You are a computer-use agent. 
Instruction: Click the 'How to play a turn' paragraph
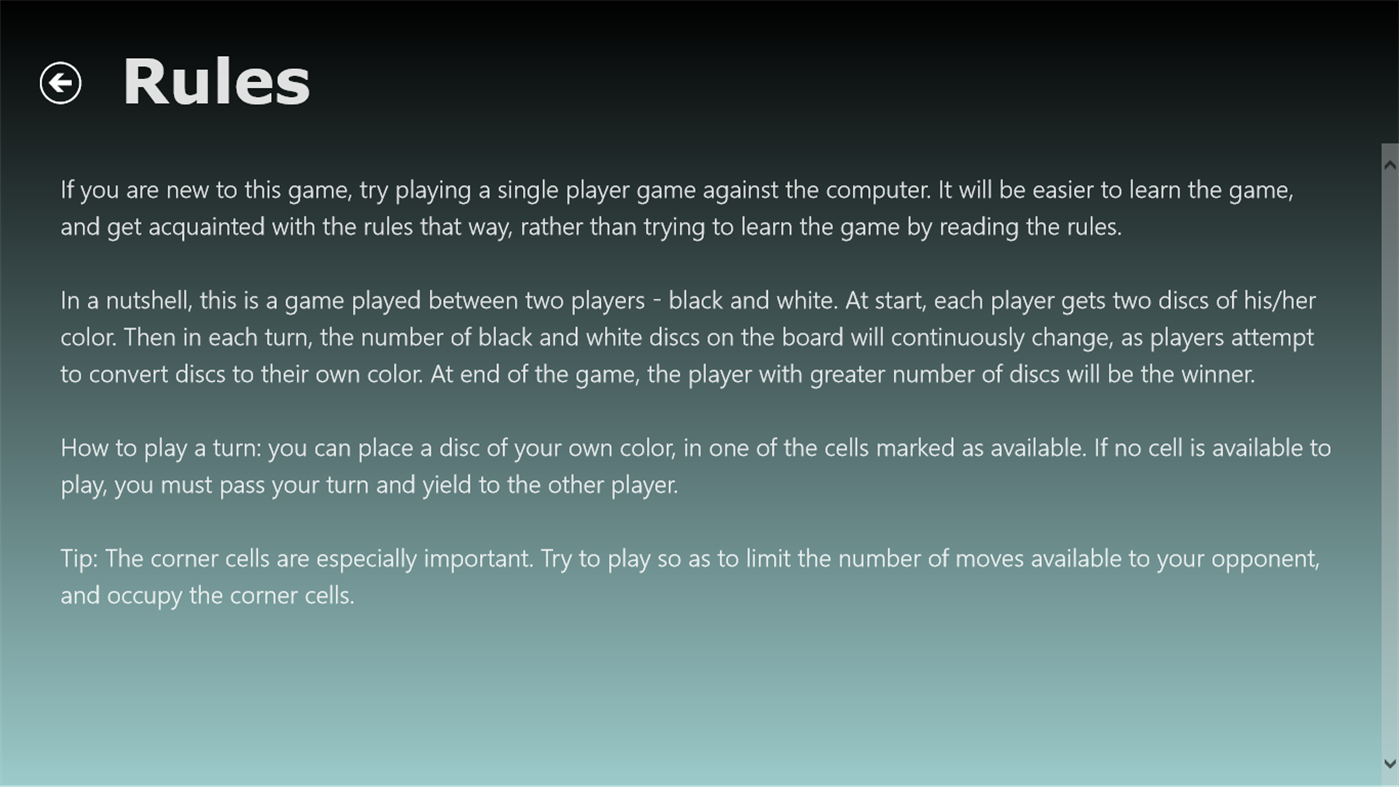click(695, 464)
